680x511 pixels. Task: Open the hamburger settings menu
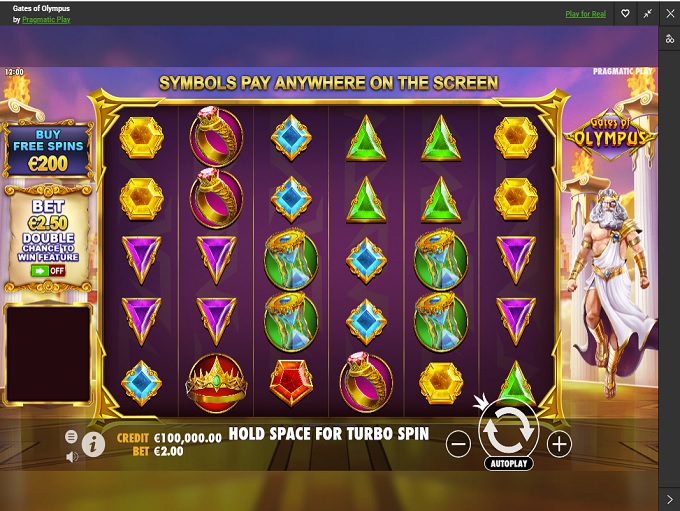coord(72,437)
